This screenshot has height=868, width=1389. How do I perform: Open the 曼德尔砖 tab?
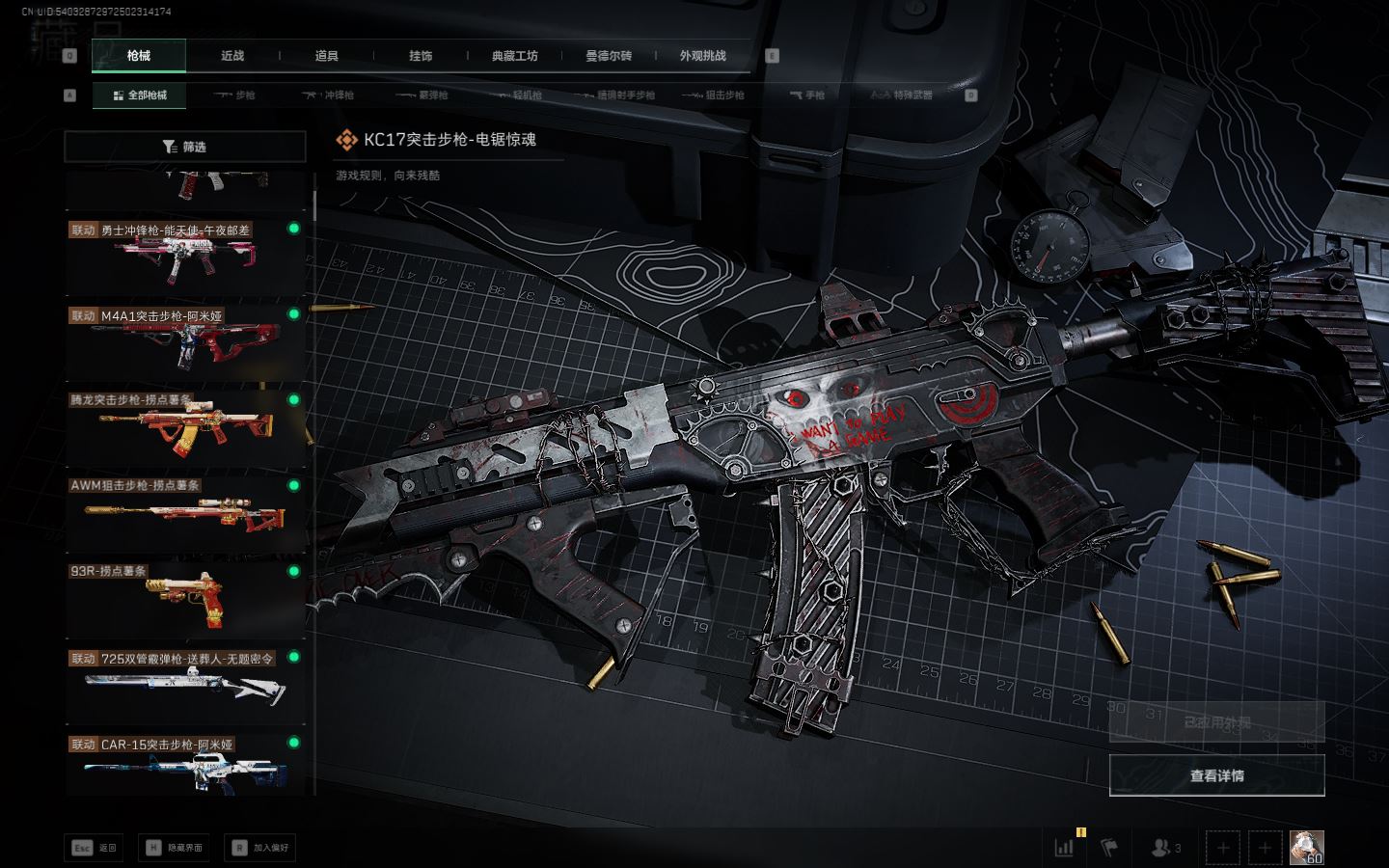coord(609,56)
